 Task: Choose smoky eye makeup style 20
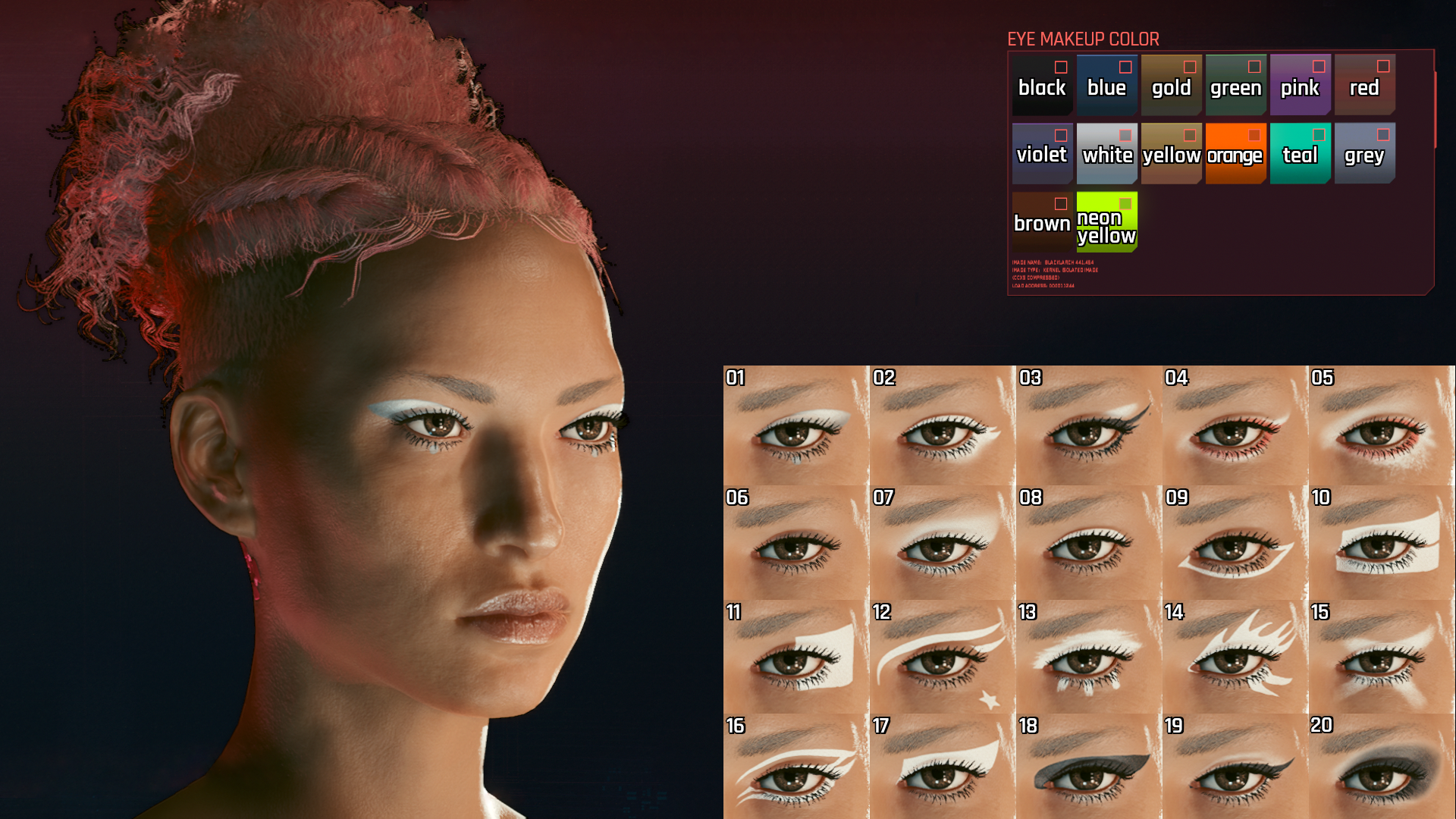pyautogui.click(x=1381, y=767)
